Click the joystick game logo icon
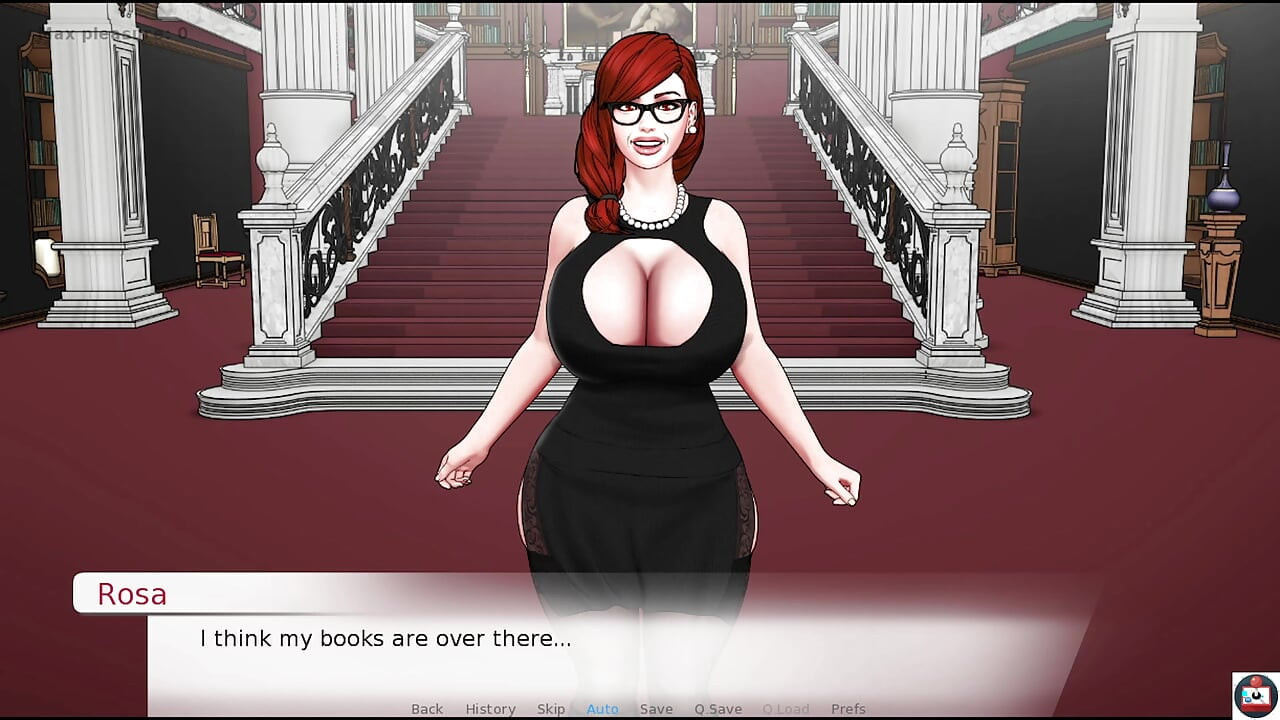Image resolution: width=1280 pixels, height=720 pixels. (1254, 697)
